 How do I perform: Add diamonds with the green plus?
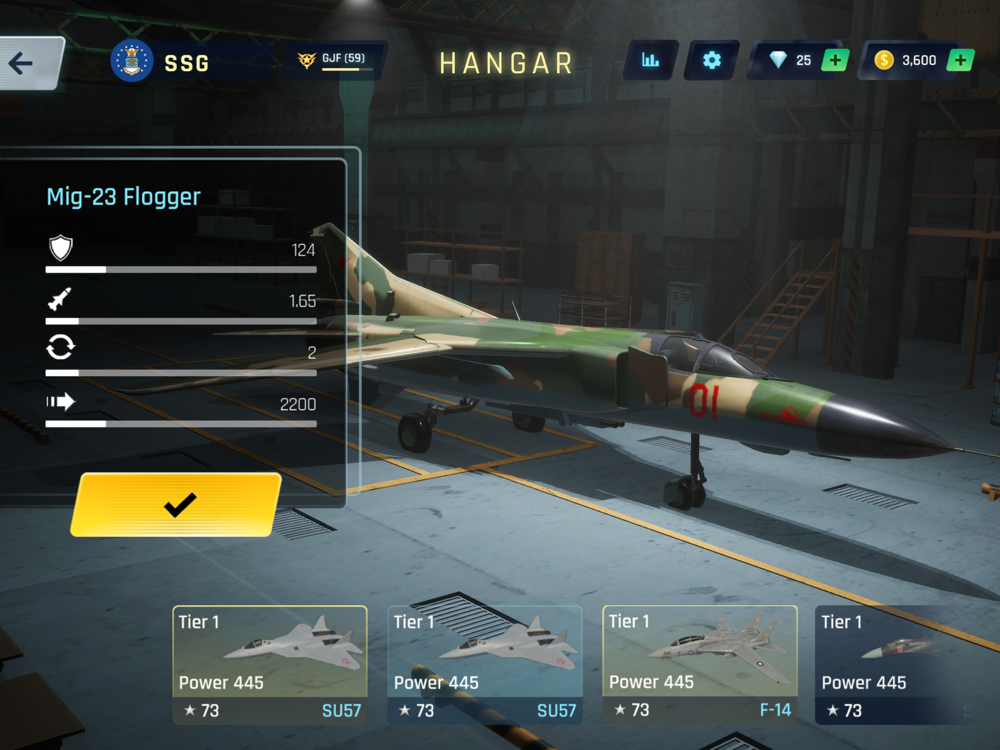[835, 61]
